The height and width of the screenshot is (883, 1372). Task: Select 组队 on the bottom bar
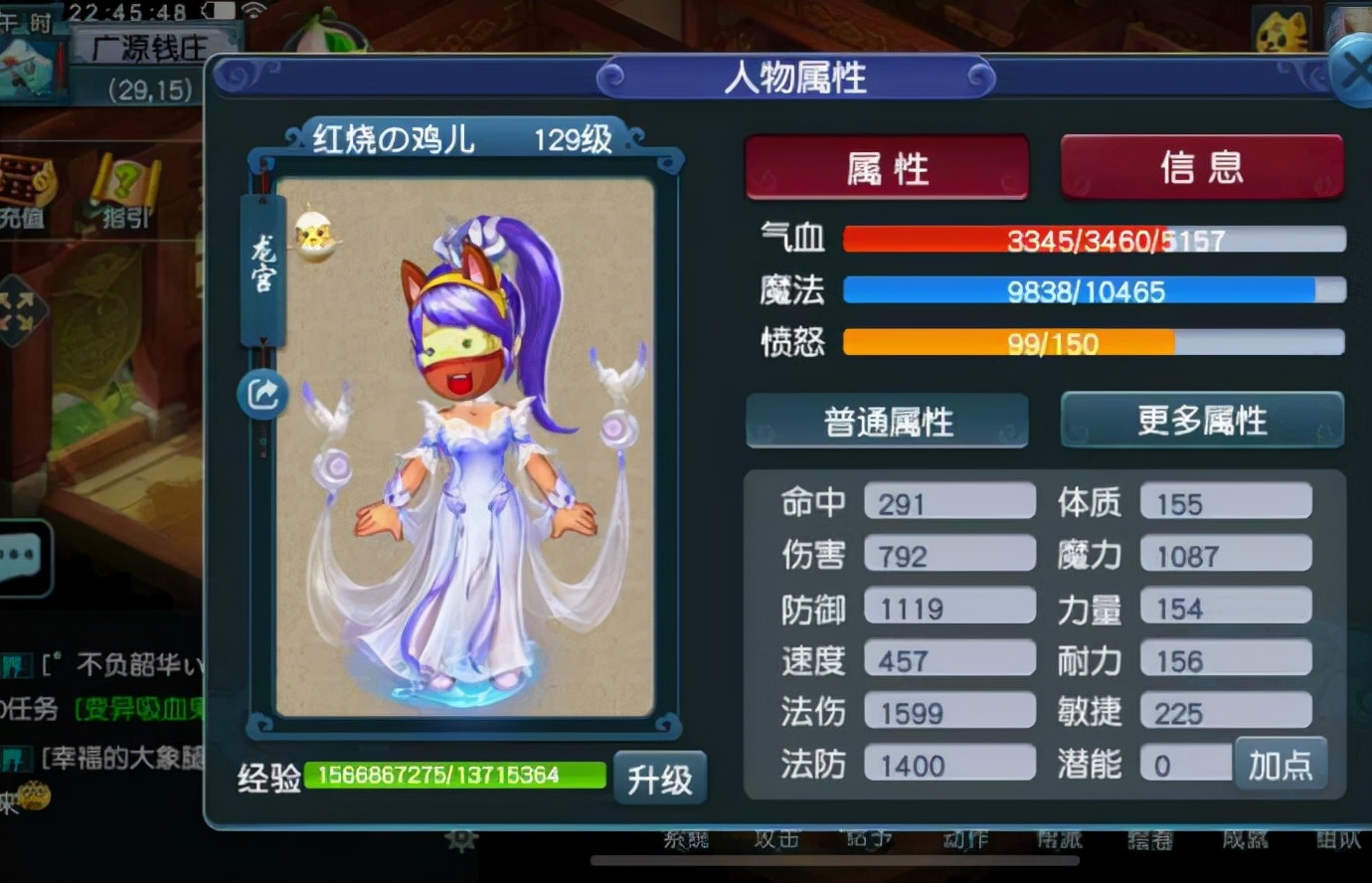(1337, 838)
